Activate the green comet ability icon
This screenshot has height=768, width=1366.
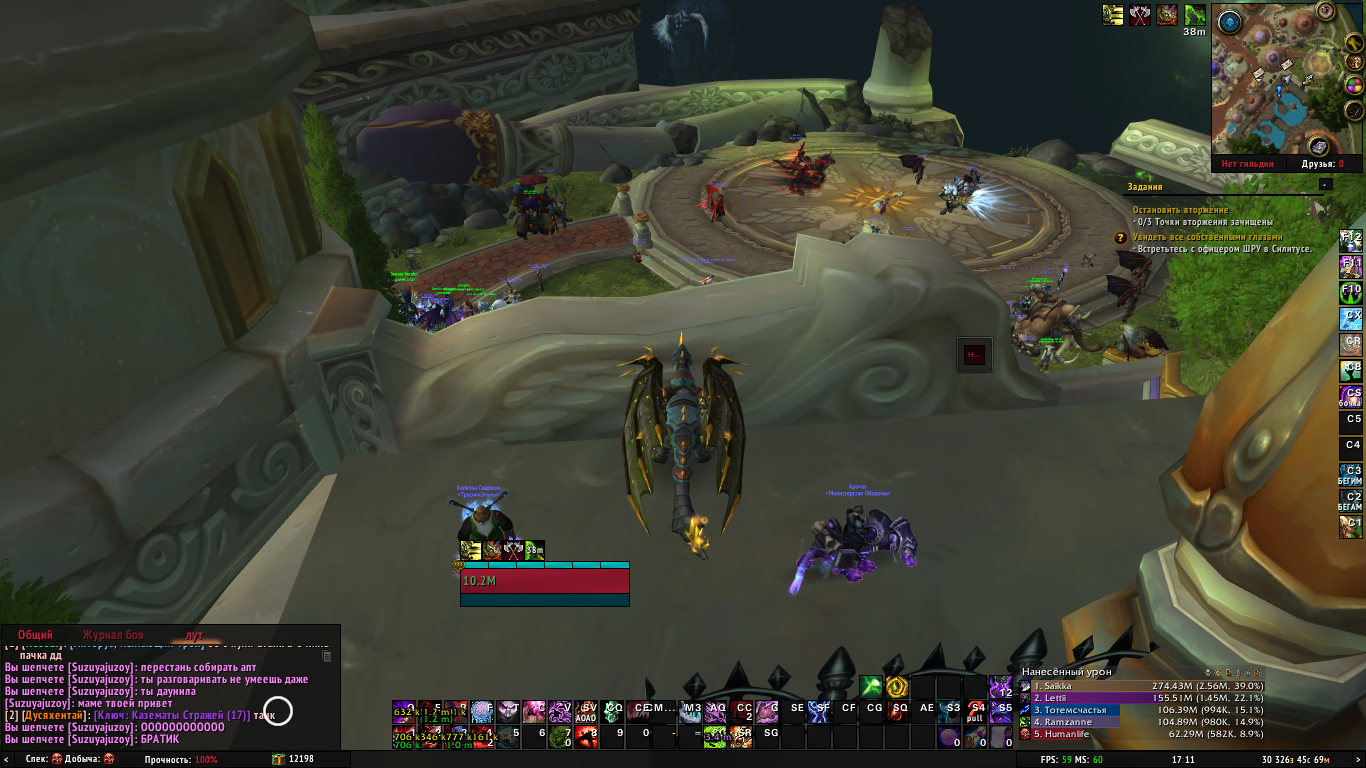(x=870, y=686)
